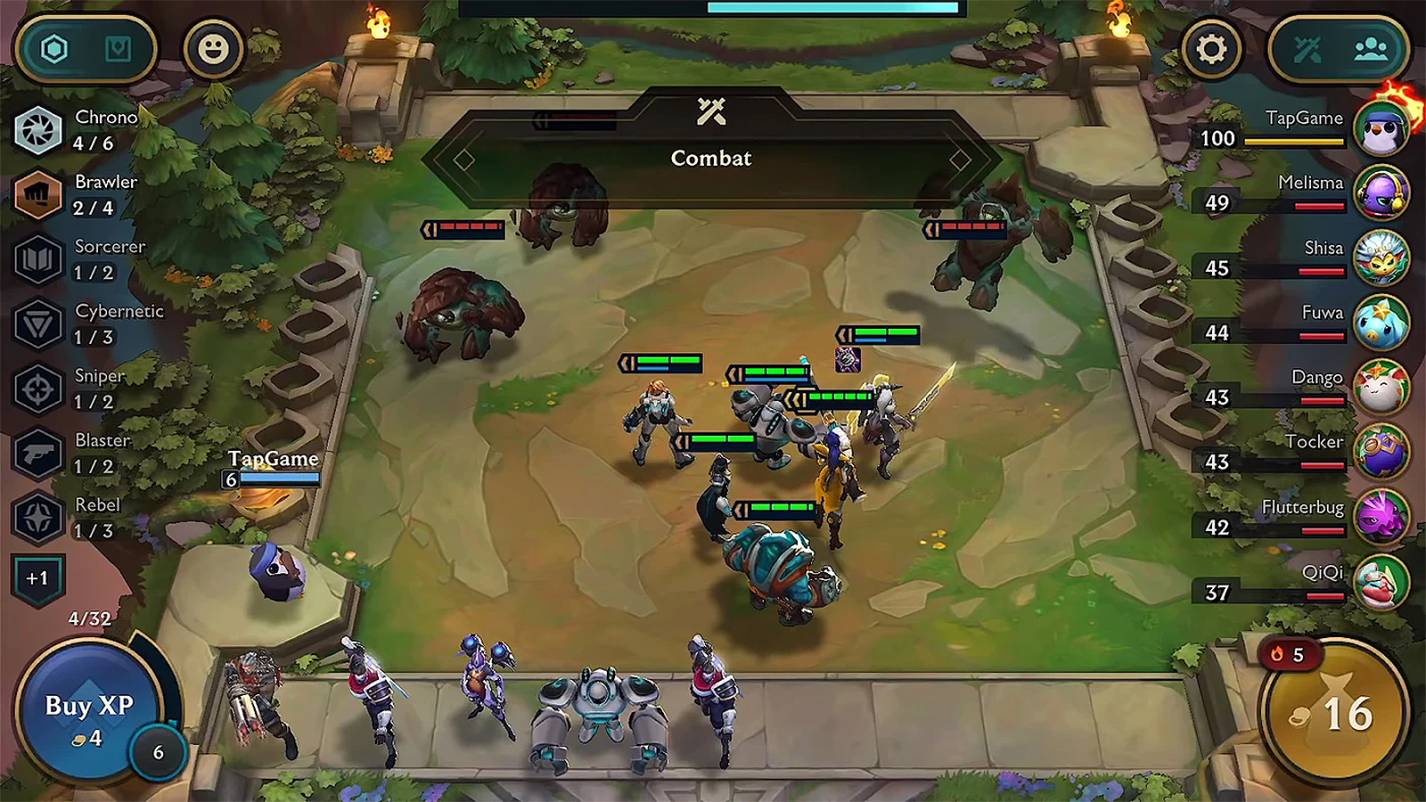
Task: Open the emote picker smiley icon
Action: coord(214,50)
